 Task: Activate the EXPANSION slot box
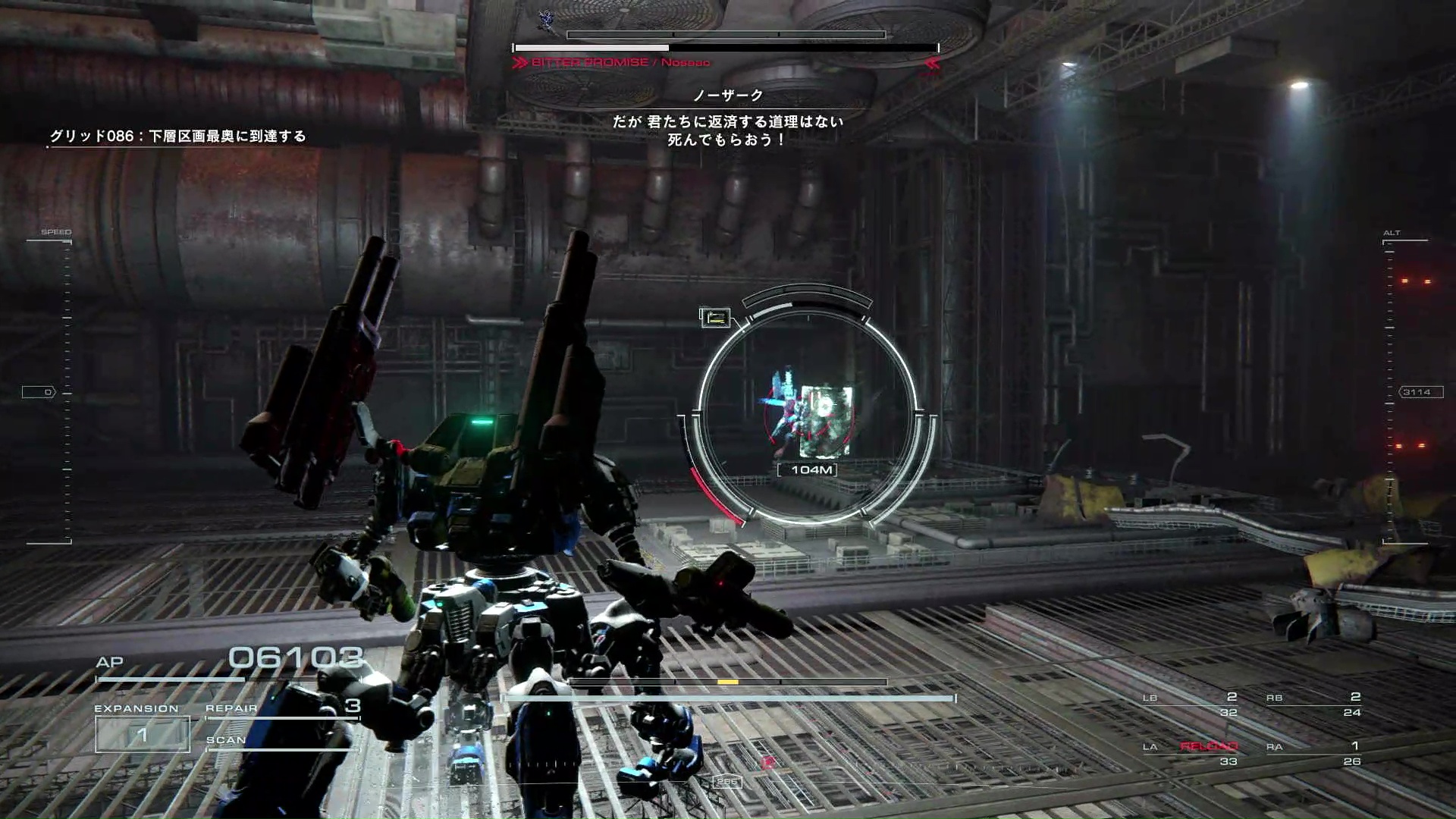pos(142,733)
